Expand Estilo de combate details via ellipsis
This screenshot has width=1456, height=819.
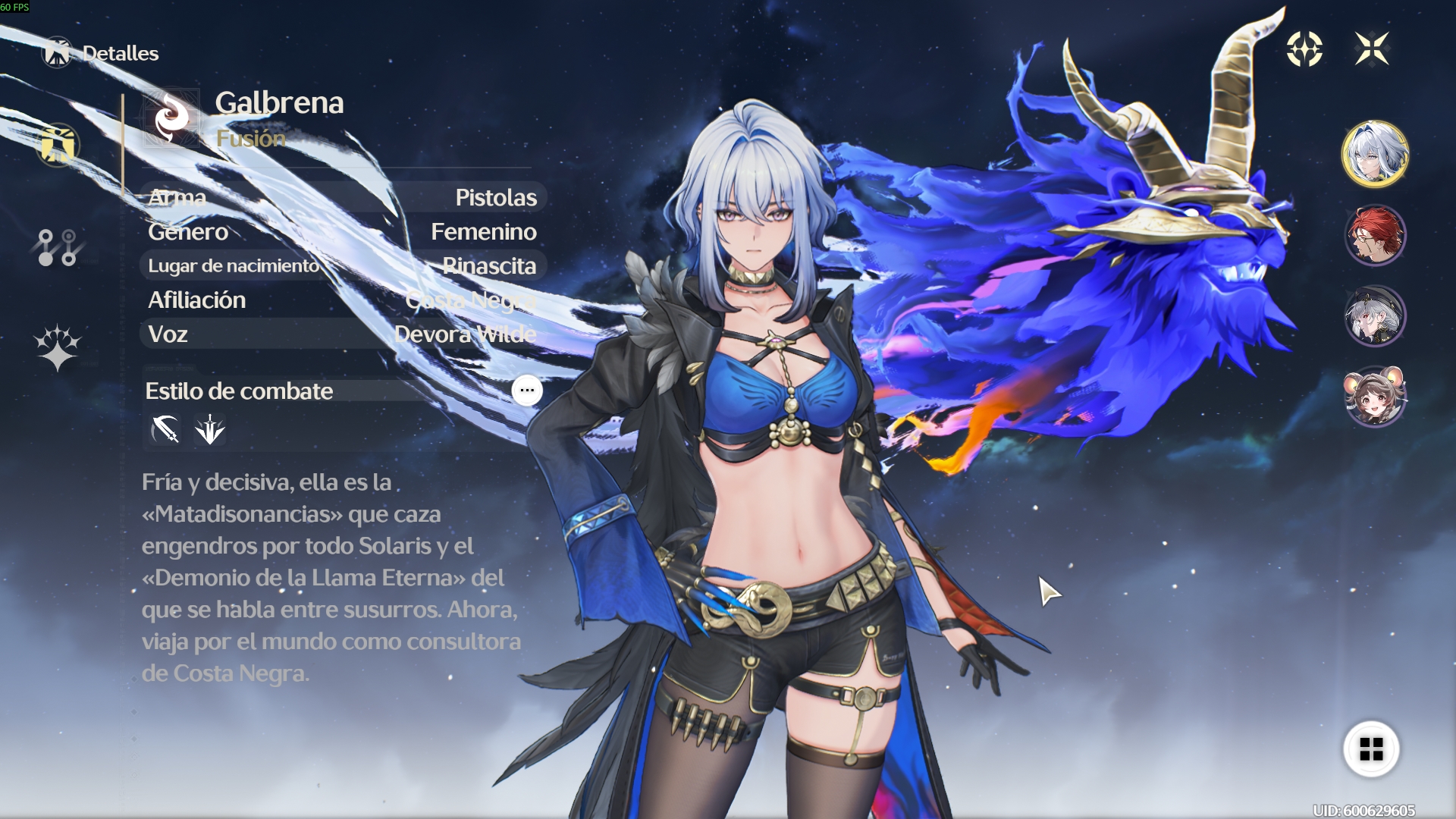[527, 391]
